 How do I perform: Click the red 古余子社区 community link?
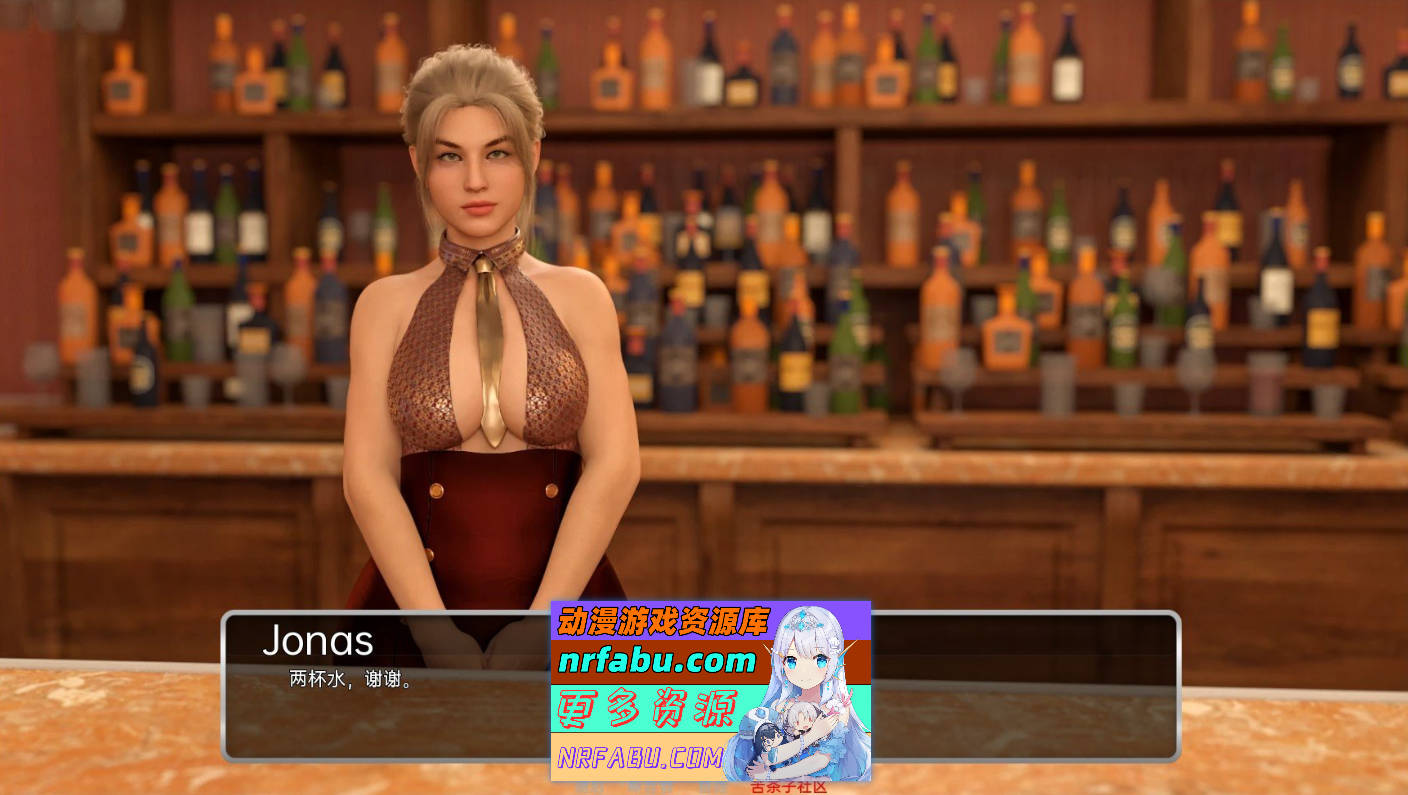[x=790, y=788]
